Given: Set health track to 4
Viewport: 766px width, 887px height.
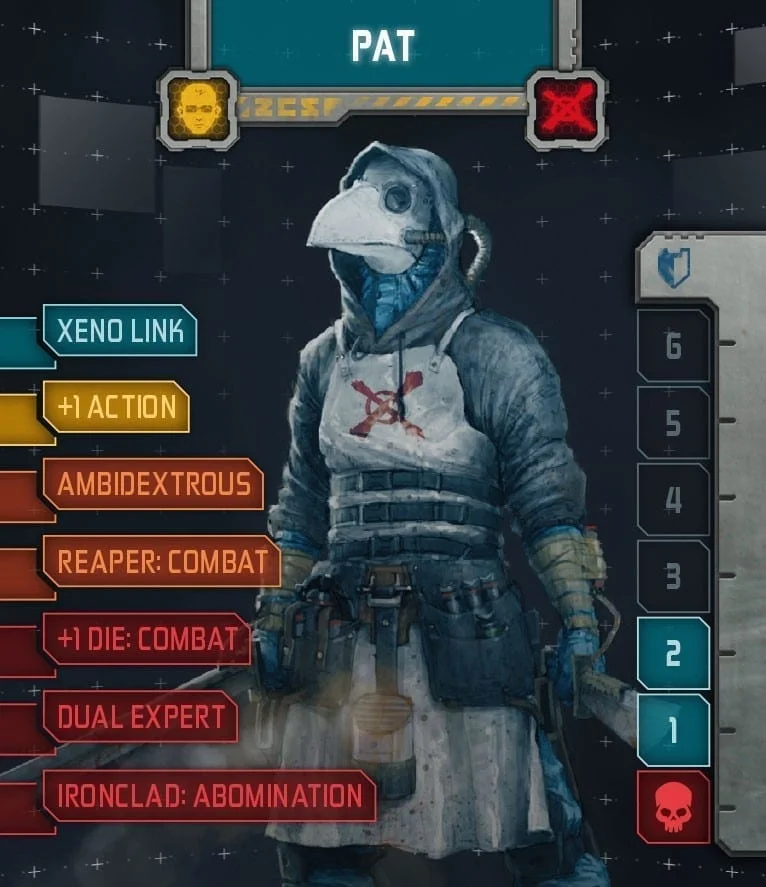Looking at the screenshot, I should [x=673, y=499].
